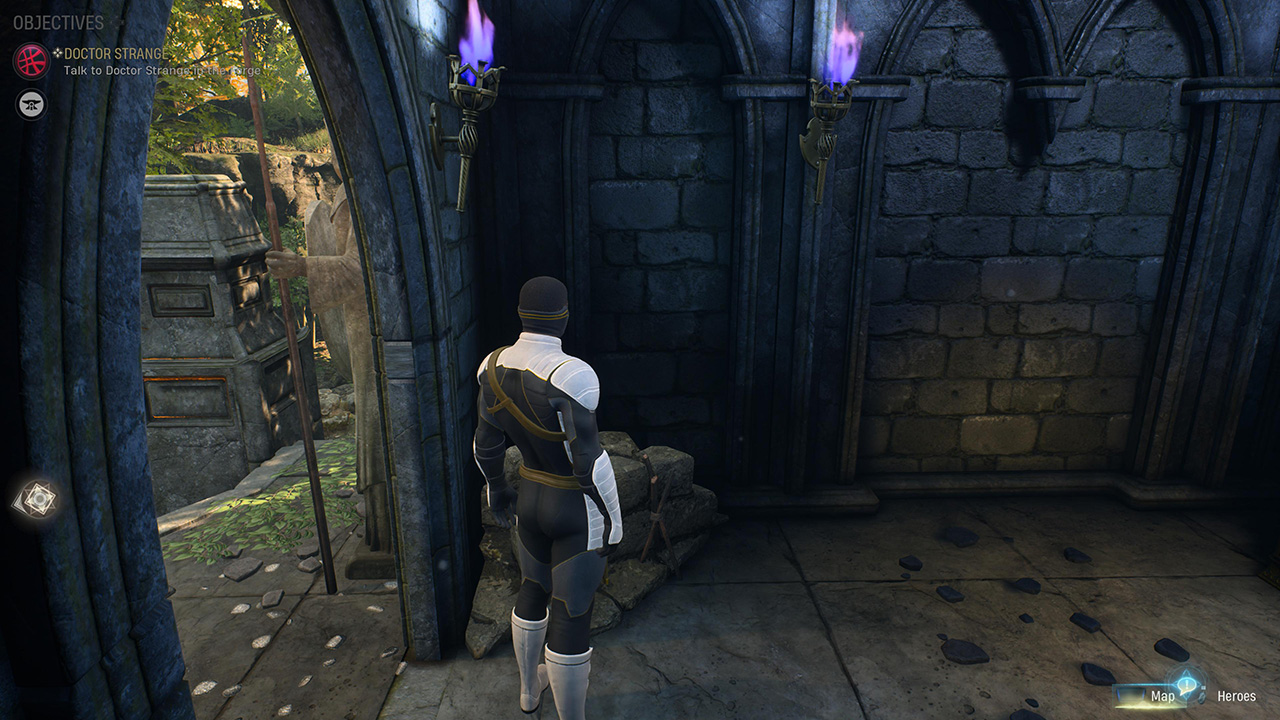Viewport: 1280px width, 720px height.
Task: Click the exclamation speech bubble notification icon
Action: coord(1187,686)
